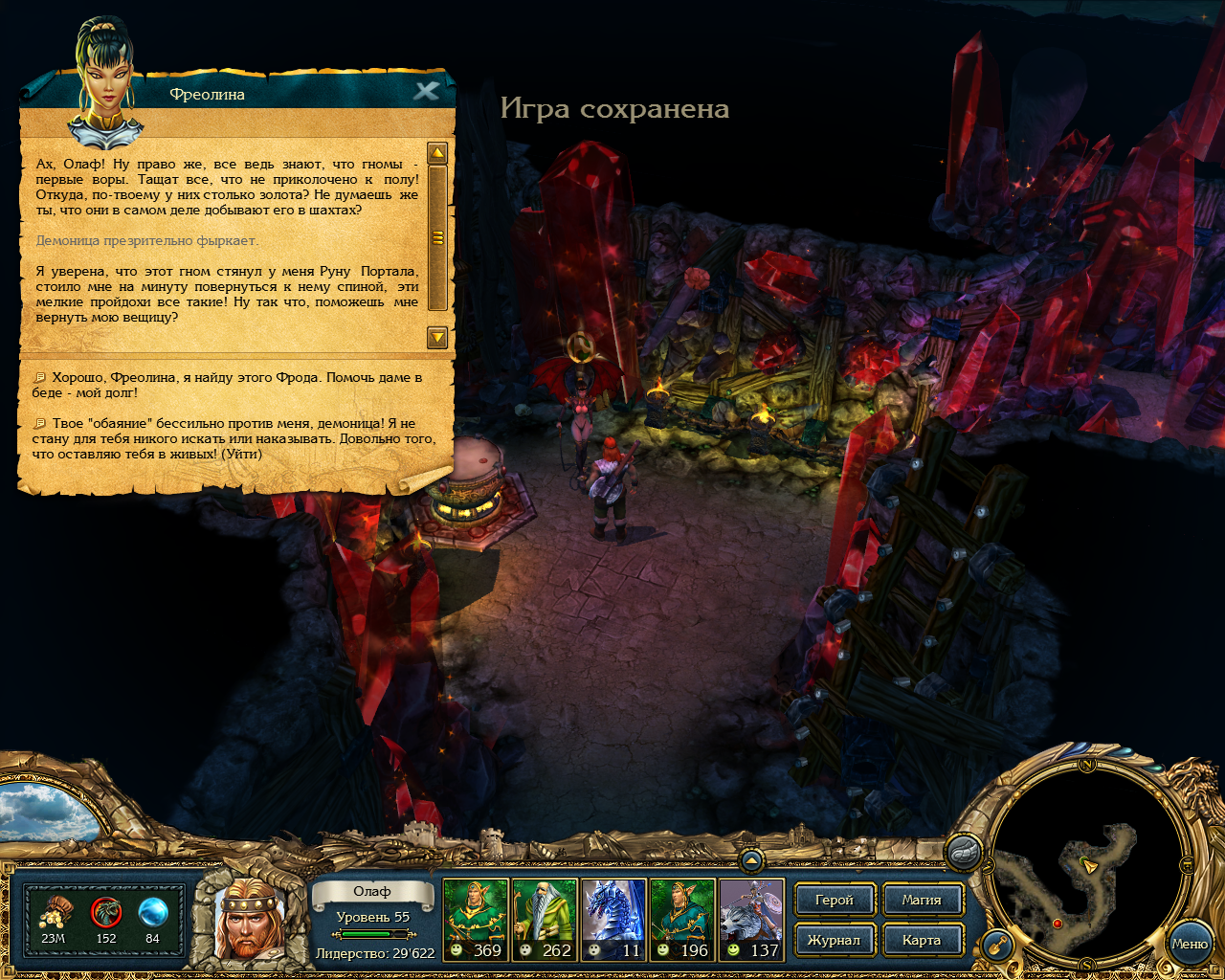Activate the shovel dig icon
The width and height of the screenshot is (1225, 980).
pos(997,946)
